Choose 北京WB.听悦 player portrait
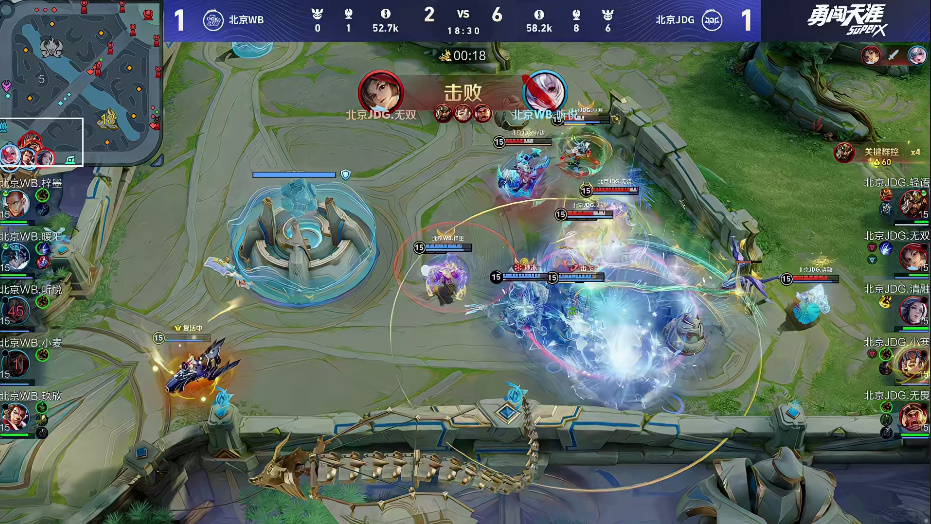 pos(15,310)
